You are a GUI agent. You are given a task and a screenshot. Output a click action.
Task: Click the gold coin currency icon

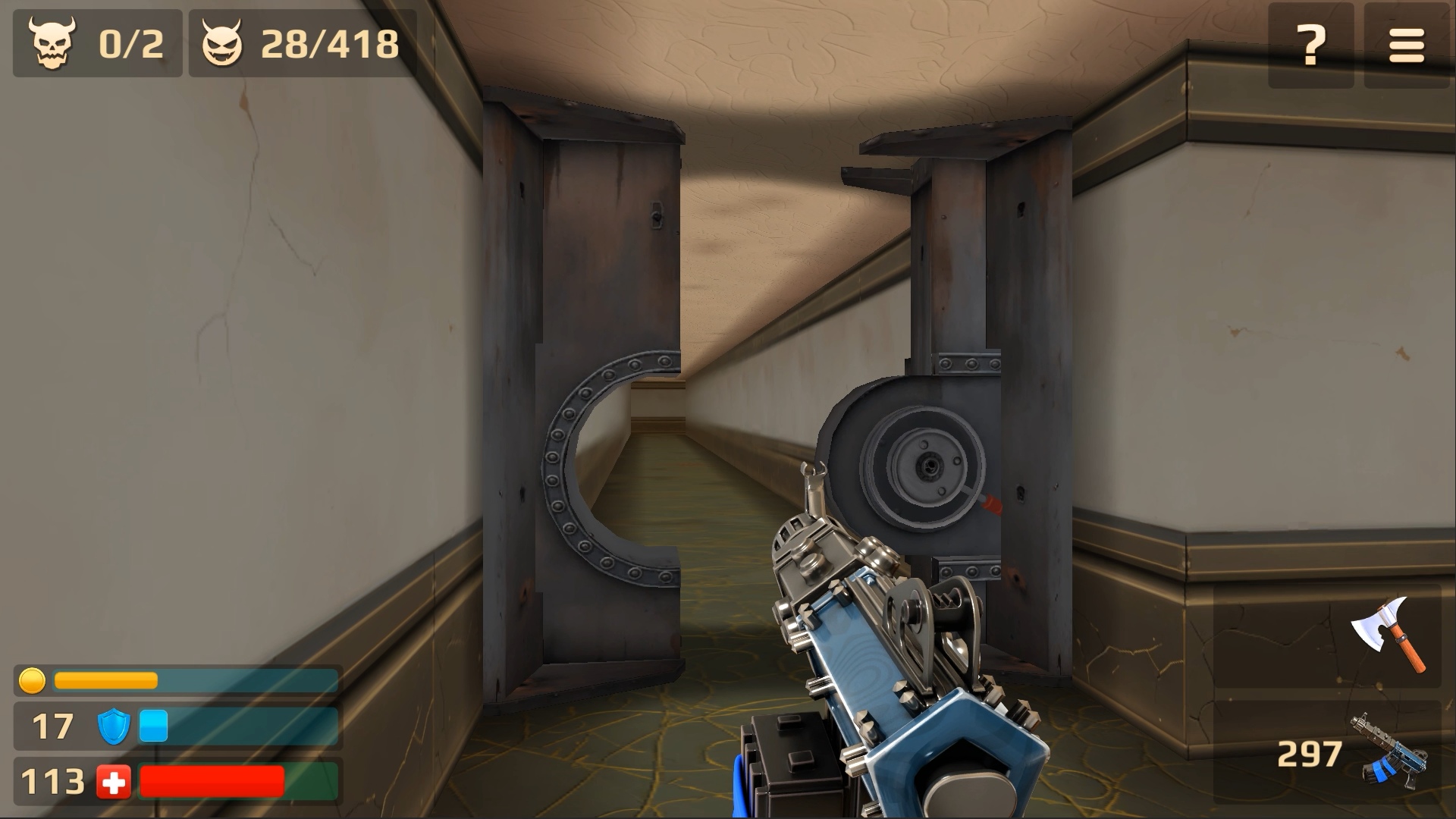point(32,681)
